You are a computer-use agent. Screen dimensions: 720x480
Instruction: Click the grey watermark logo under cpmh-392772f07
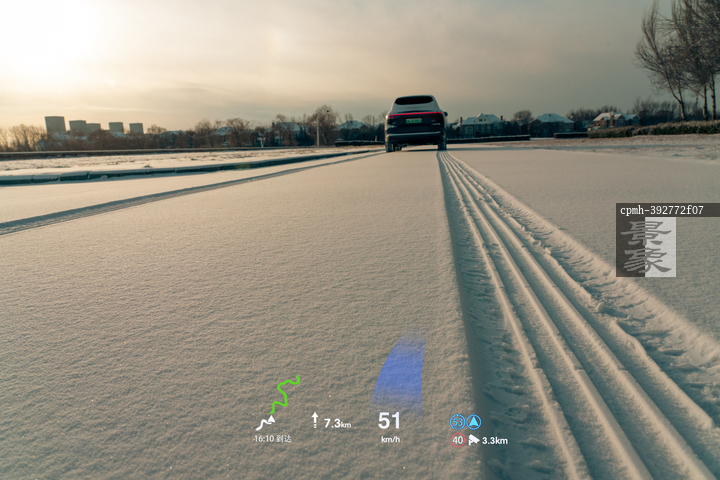click(x=646, y=247)
